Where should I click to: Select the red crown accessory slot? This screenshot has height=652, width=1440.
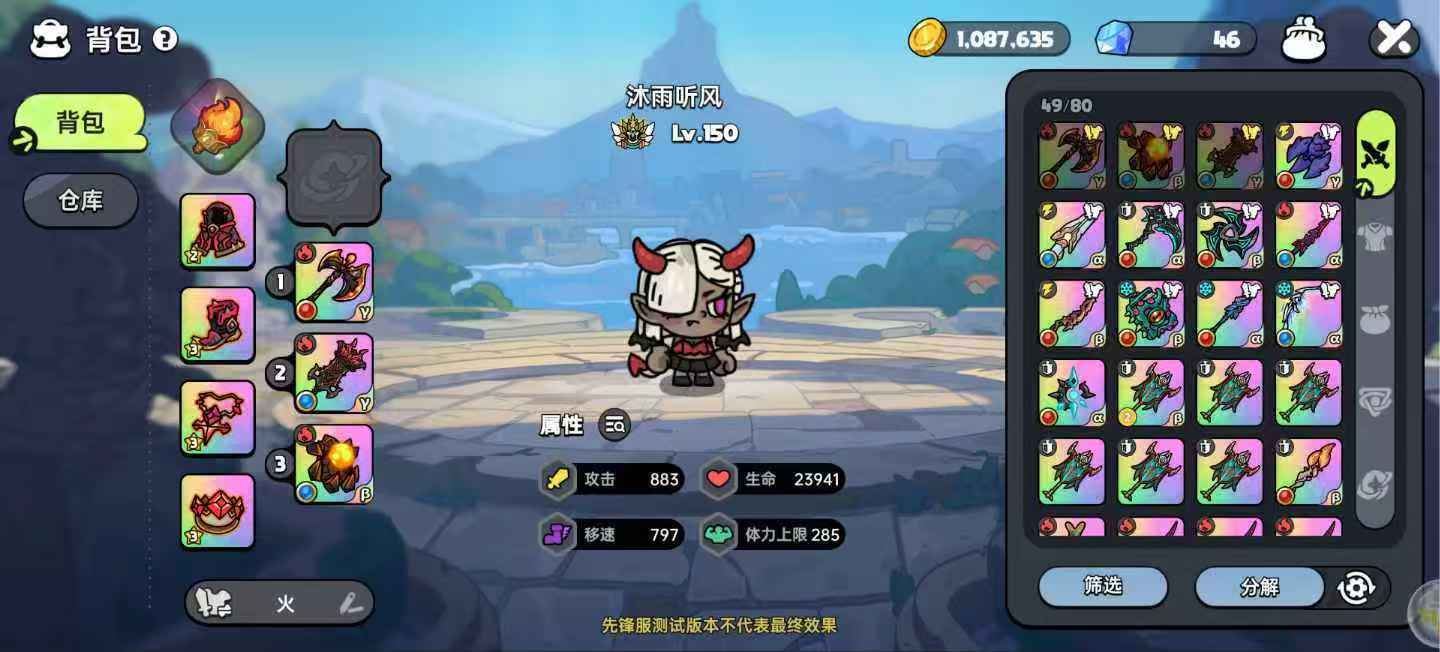[218, 511]
